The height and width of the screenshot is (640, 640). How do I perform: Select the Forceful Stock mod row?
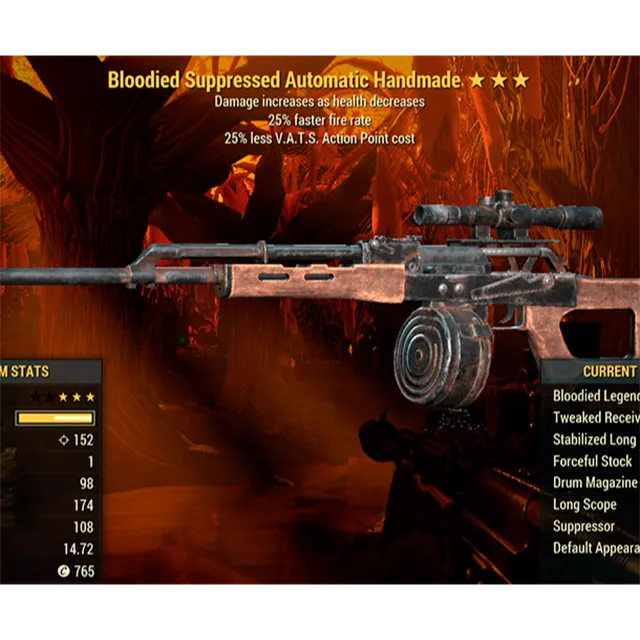click(592, 461)
